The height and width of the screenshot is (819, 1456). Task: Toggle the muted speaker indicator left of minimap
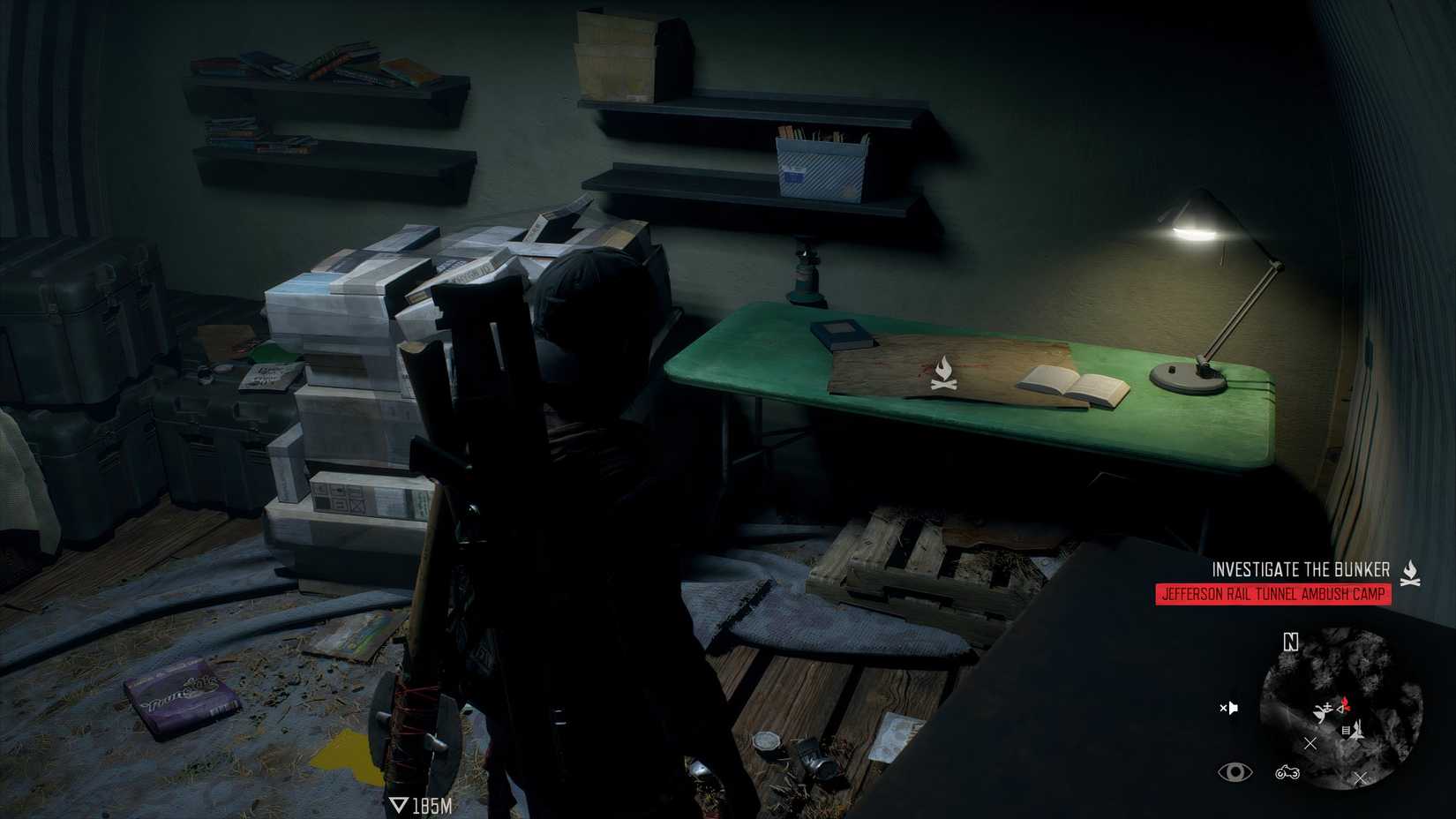1229,708
